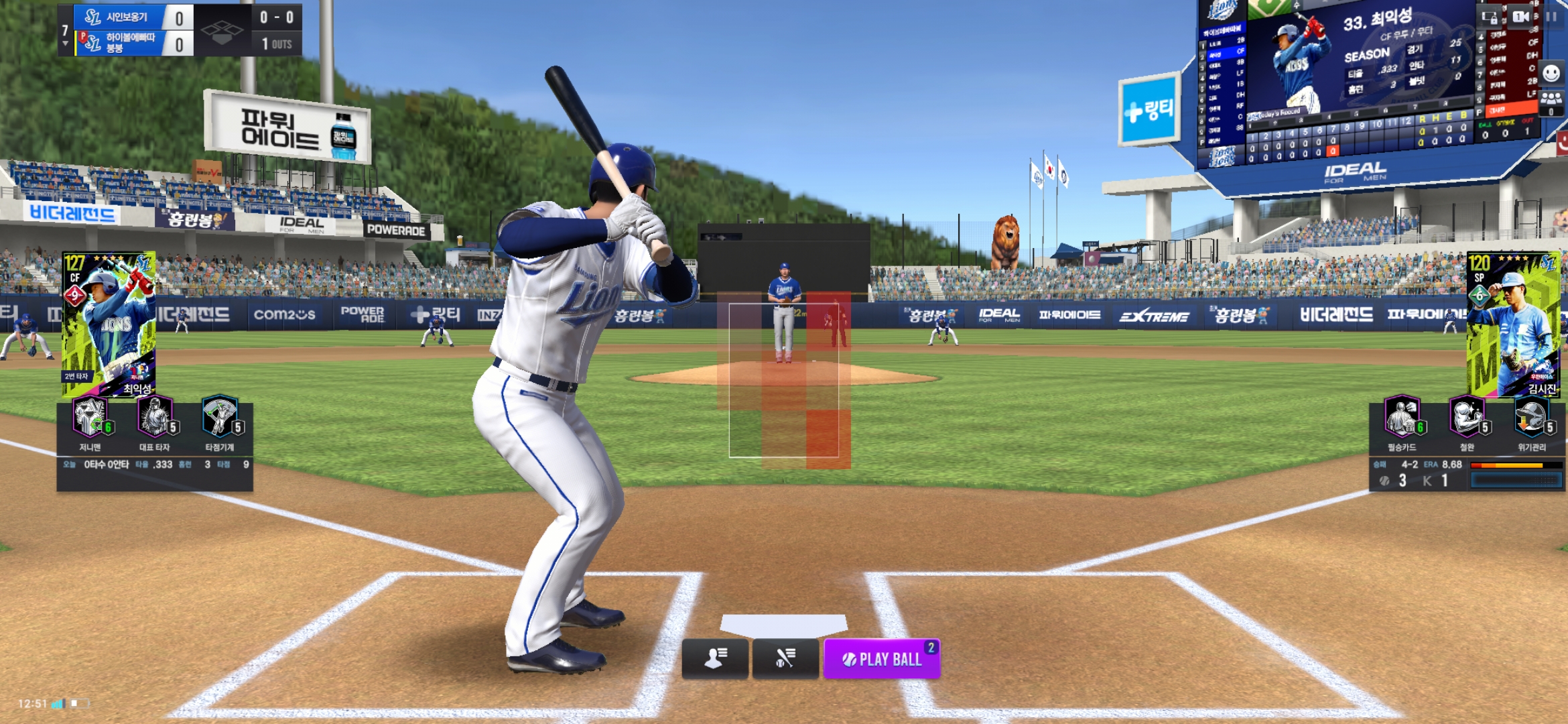View the 위기관리 pitcher skill
This screenshot has height=724, width=1568.
(x=1532, y=418)
